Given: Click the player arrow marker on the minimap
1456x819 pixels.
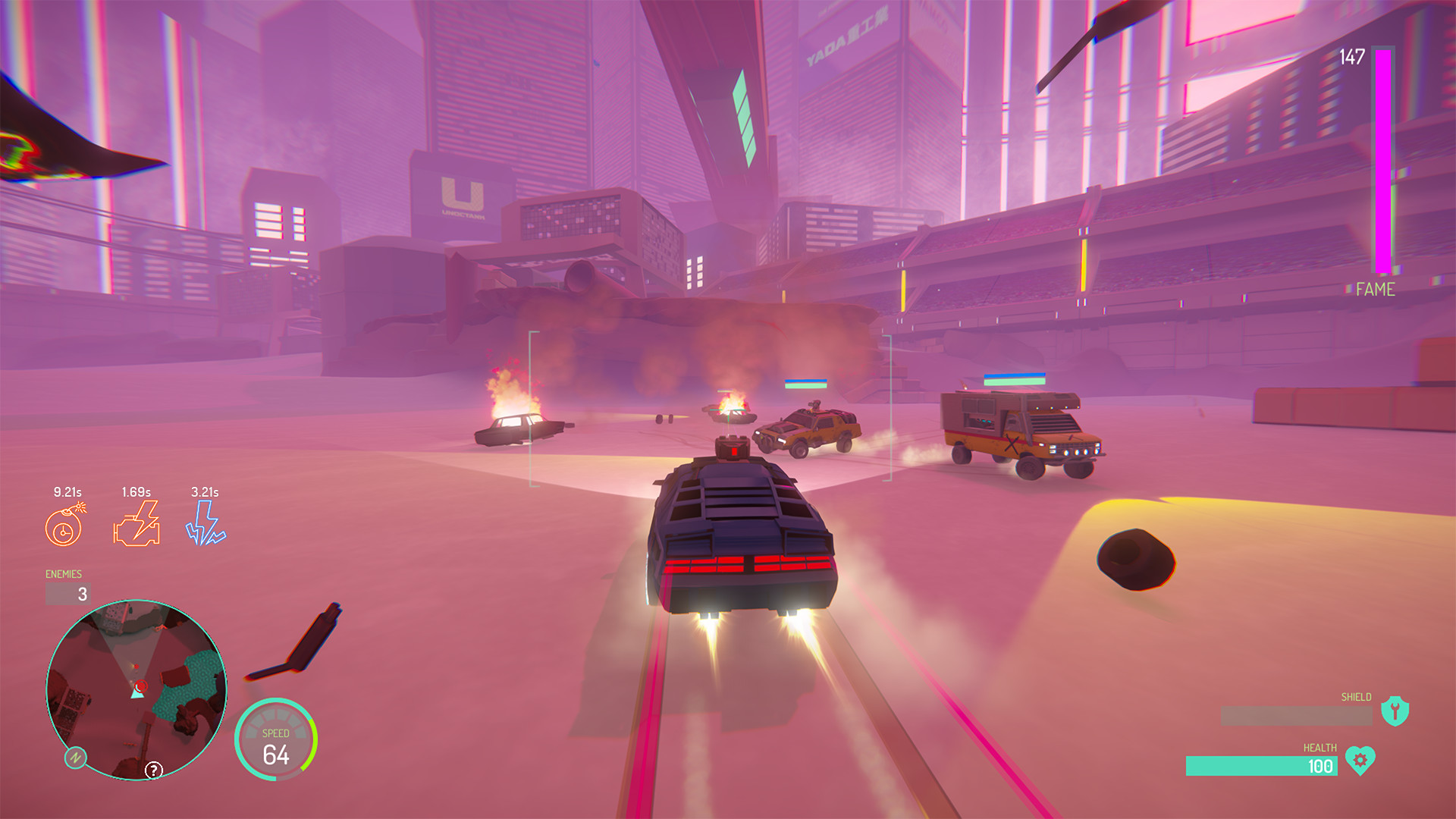Looking at the screenshot, I should pos(136,693).
